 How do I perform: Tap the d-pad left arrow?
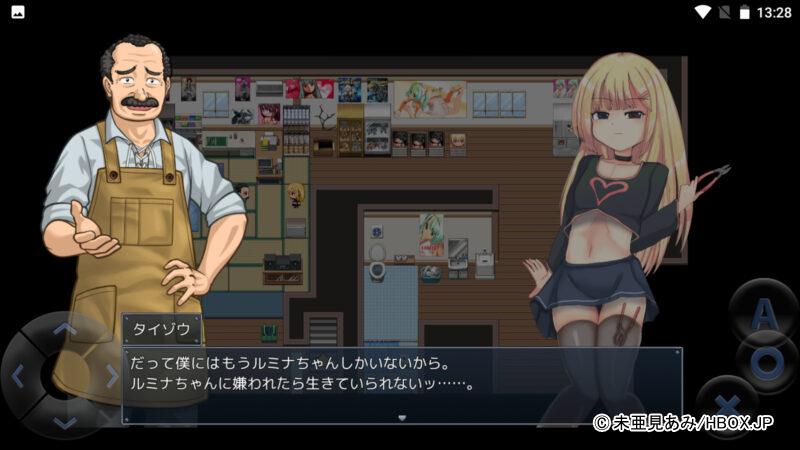[x=17, y=376]
